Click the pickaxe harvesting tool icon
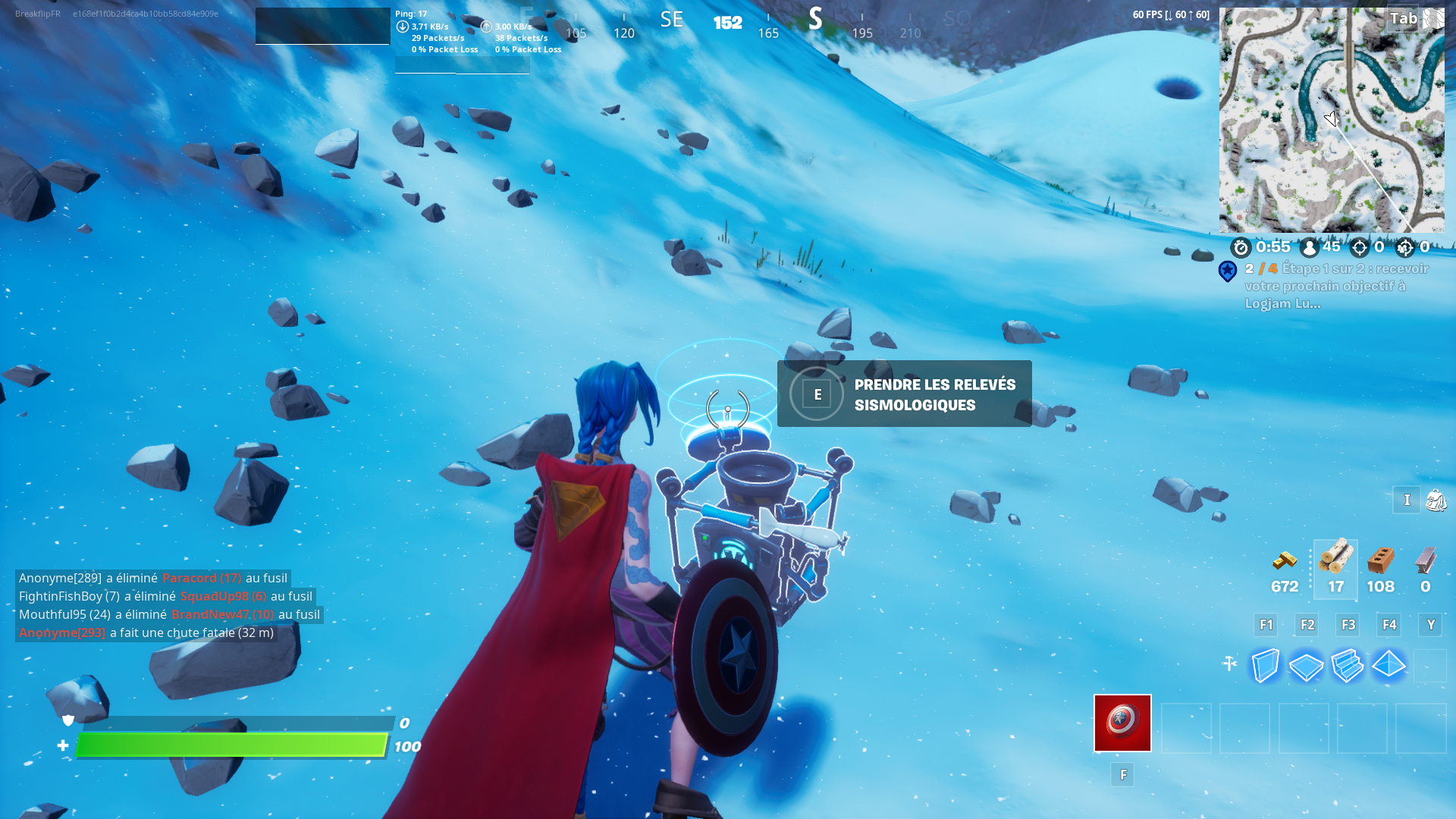This screenshot has width=1456, height=819. click(x=1229, y=664)
